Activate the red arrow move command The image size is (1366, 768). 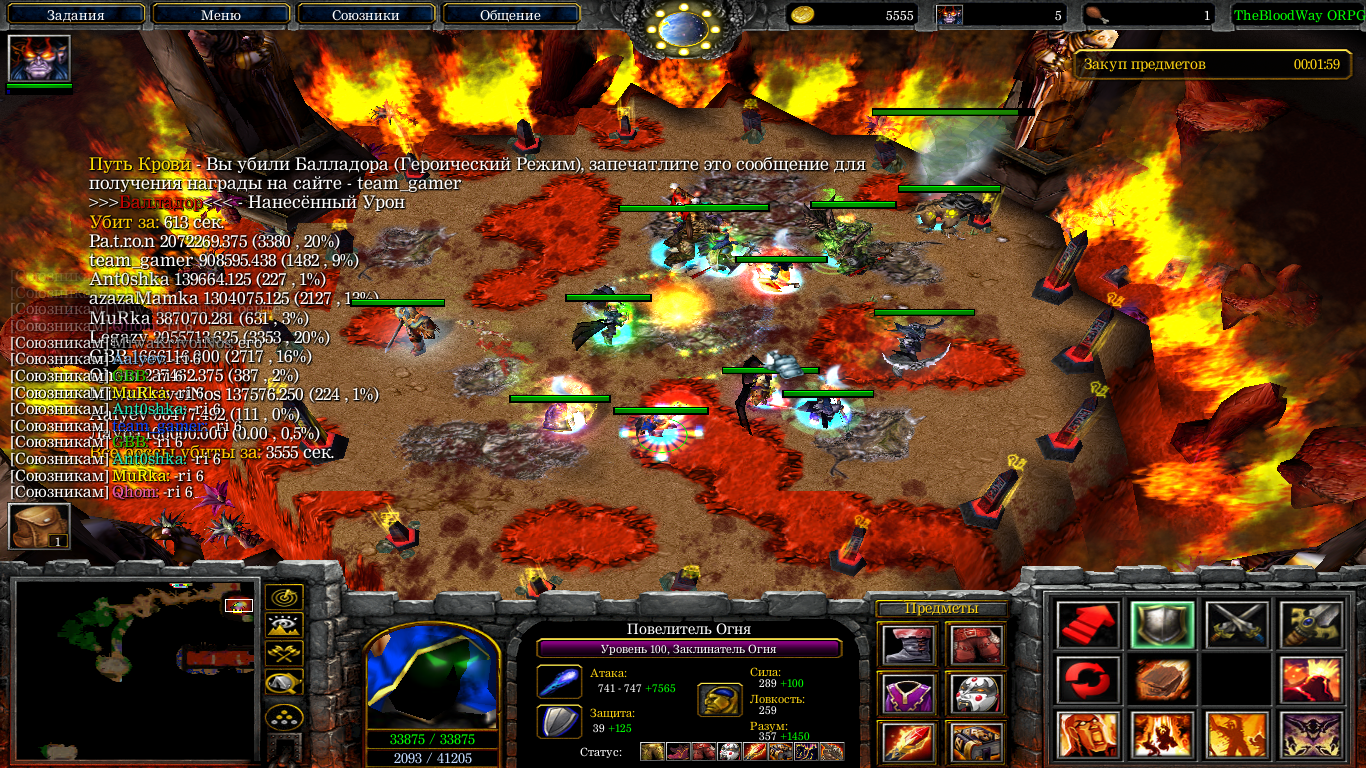point(1087,625)
